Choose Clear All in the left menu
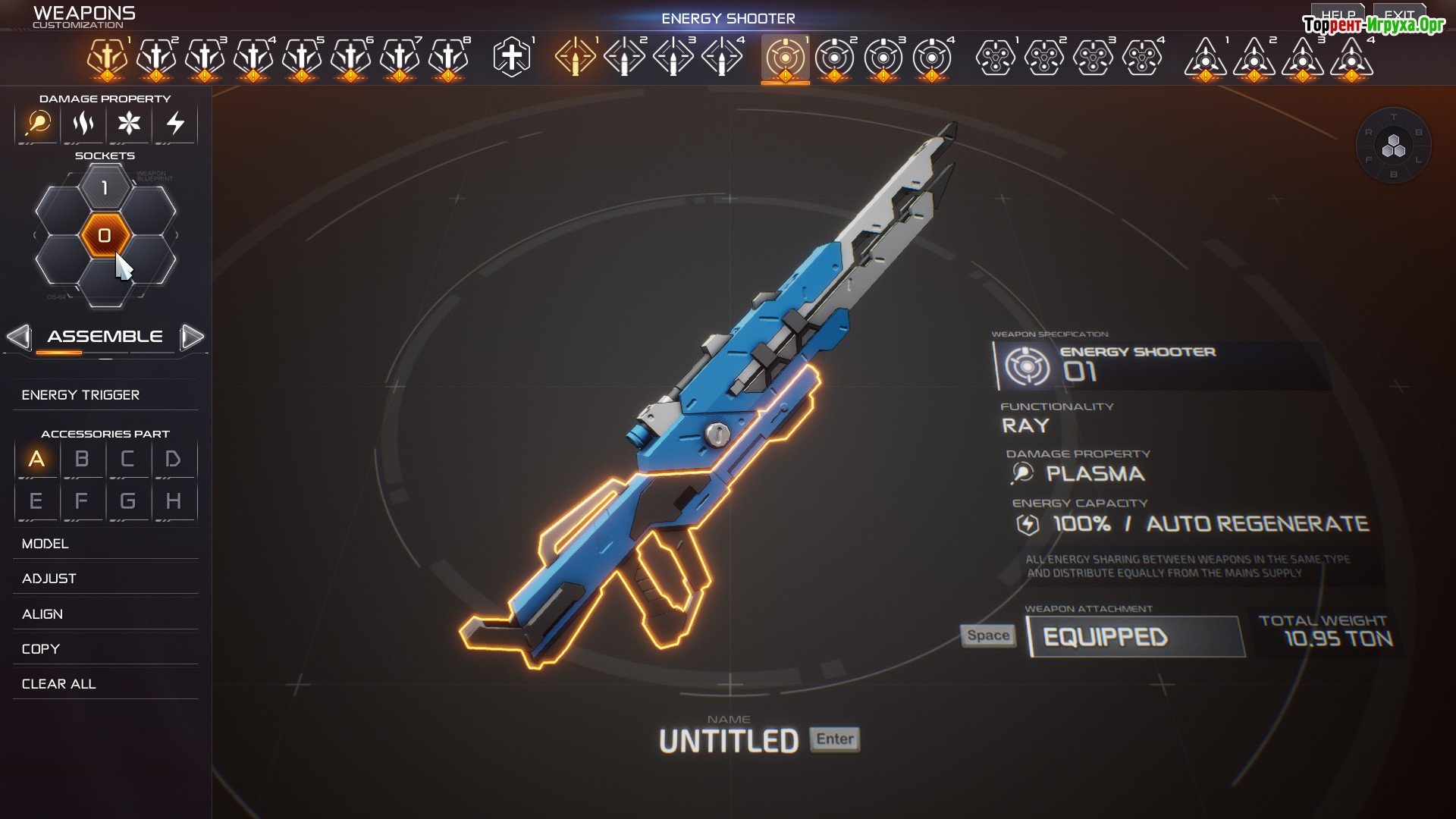The width and height of the screenshot is (1456, 819). [x=59, y=684]
